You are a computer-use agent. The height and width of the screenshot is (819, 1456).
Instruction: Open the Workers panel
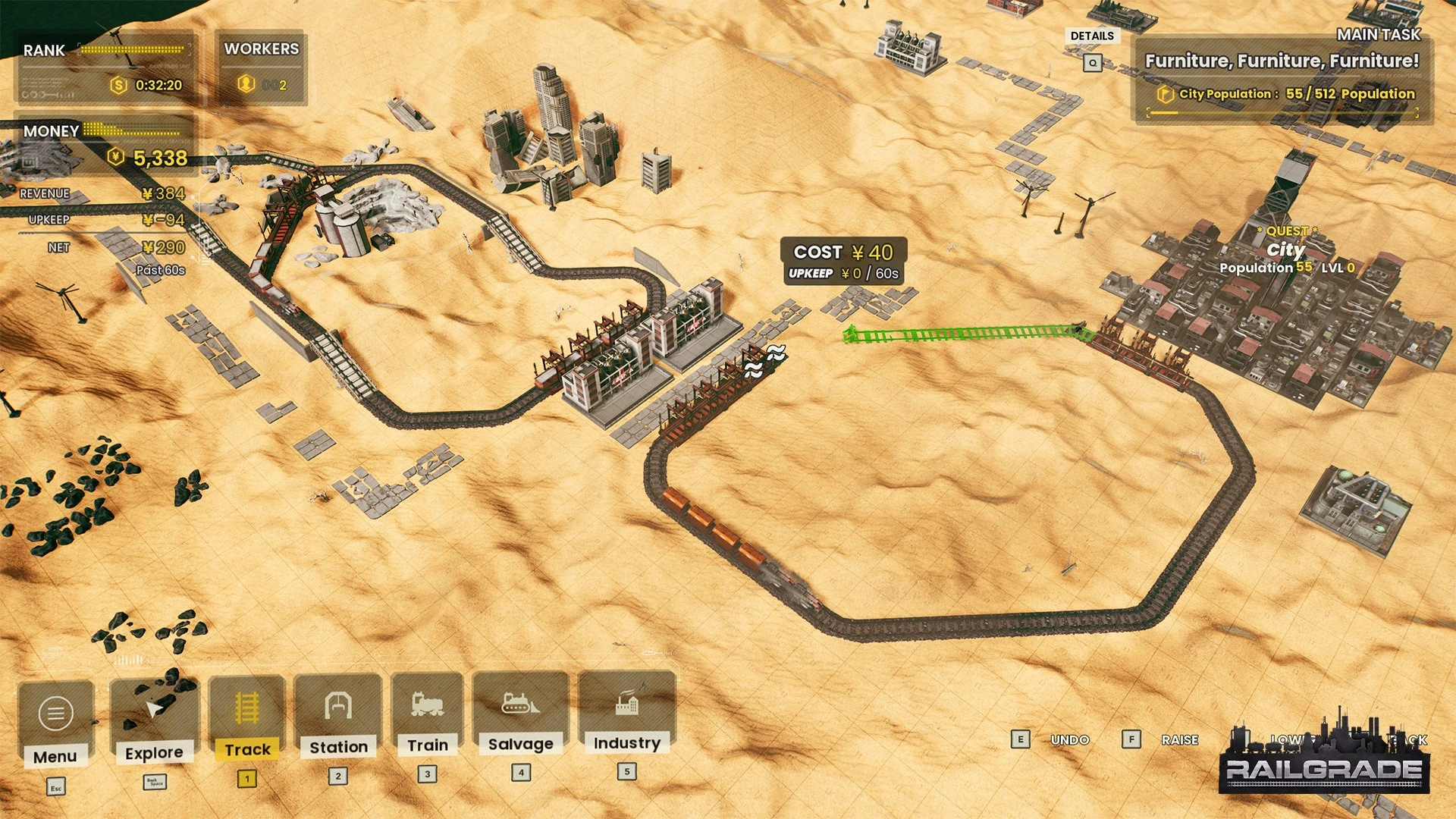pyautogui.click(x=261, y=67)
